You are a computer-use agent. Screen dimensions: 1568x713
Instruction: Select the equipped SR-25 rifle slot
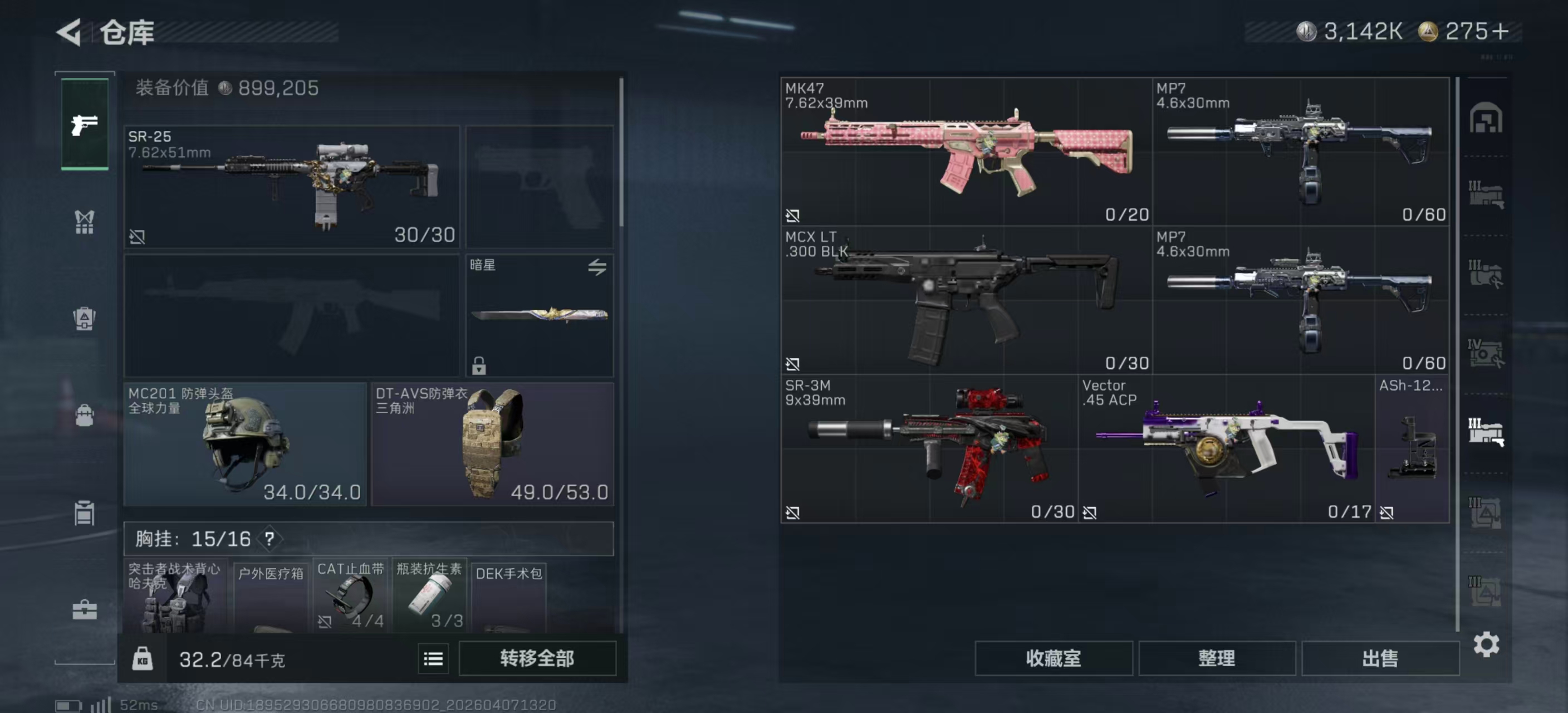tap(292, 186)
